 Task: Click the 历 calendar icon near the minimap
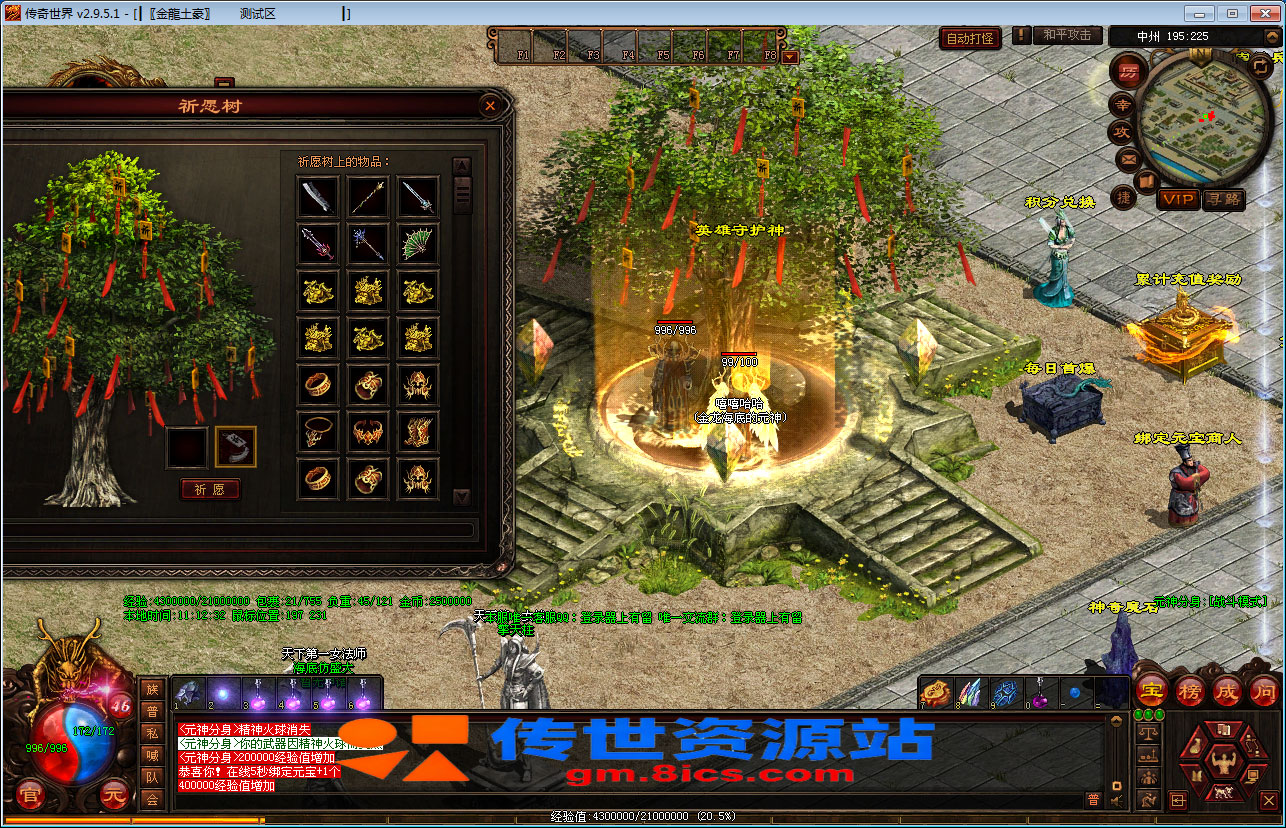coord(1129,71)
